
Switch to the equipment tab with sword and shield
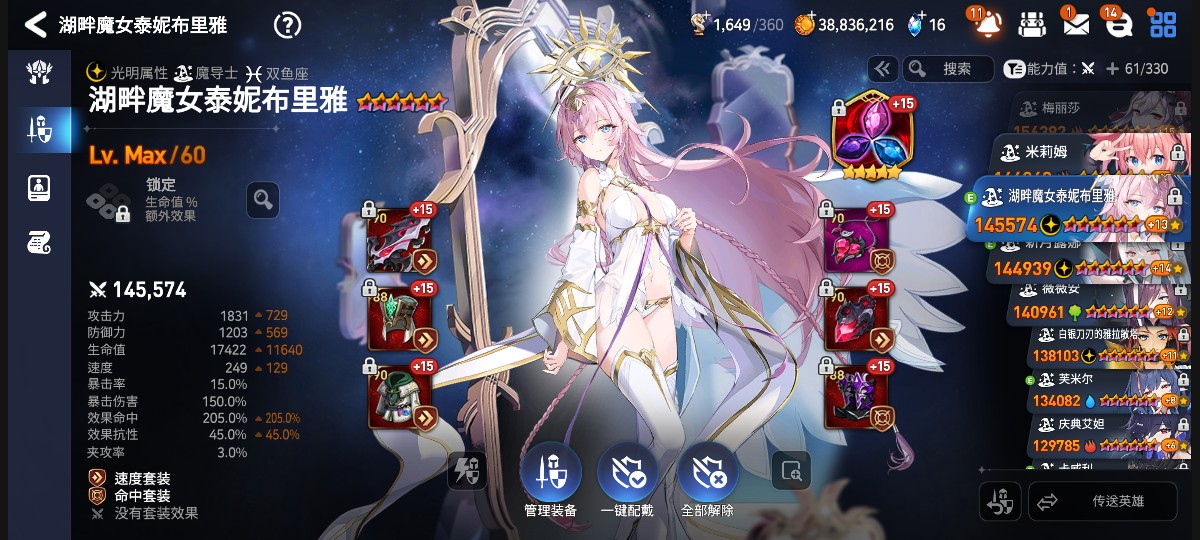point(38,128)
